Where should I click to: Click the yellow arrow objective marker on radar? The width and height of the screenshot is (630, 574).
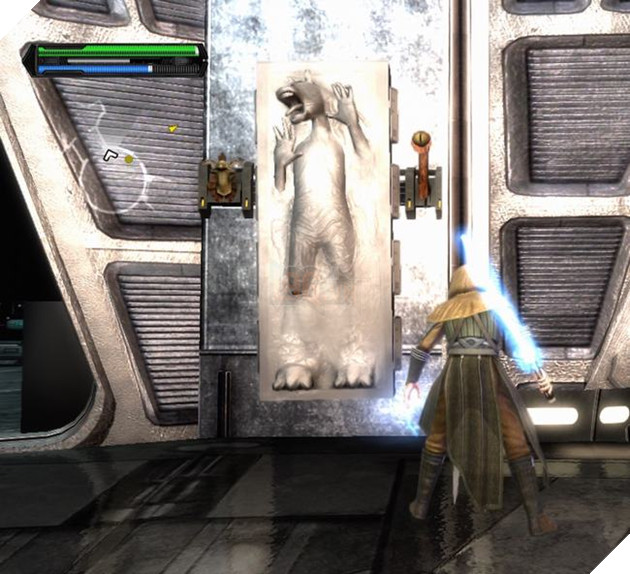click(172, 128)
